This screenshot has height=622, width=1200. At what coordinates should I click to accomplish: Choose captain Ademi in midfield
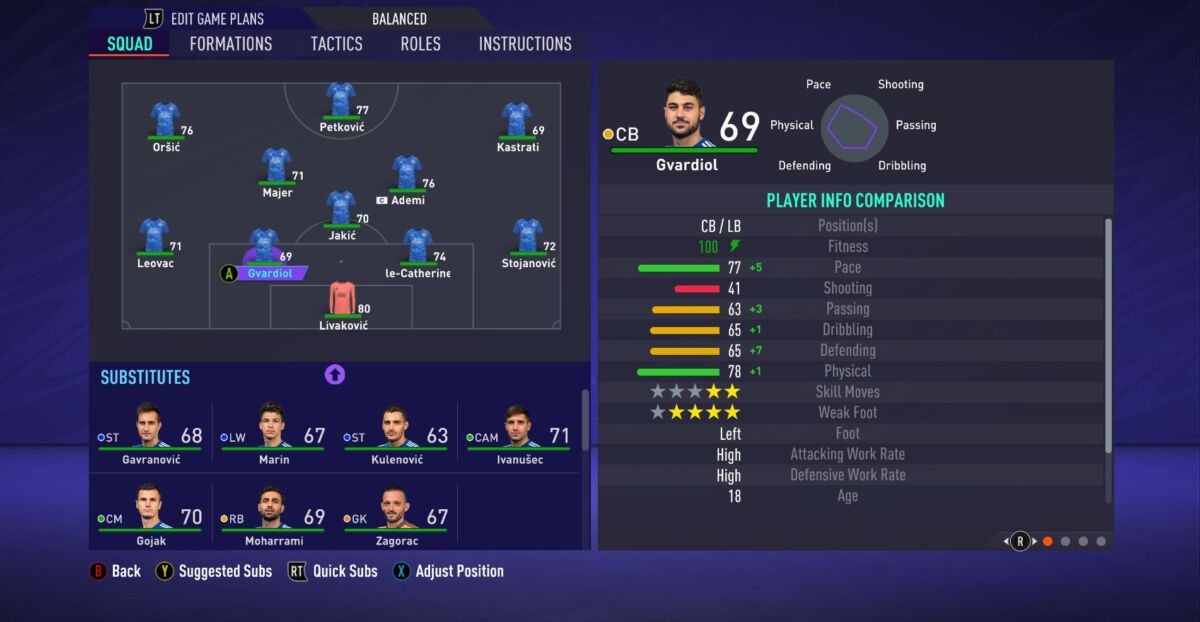click(x=406, y=174)
